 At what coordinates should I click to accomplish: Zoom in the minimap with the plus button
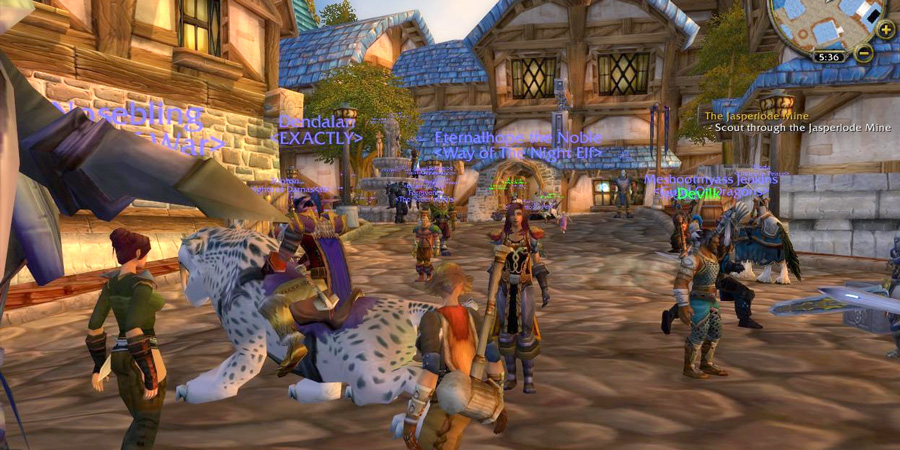(885, 29)
